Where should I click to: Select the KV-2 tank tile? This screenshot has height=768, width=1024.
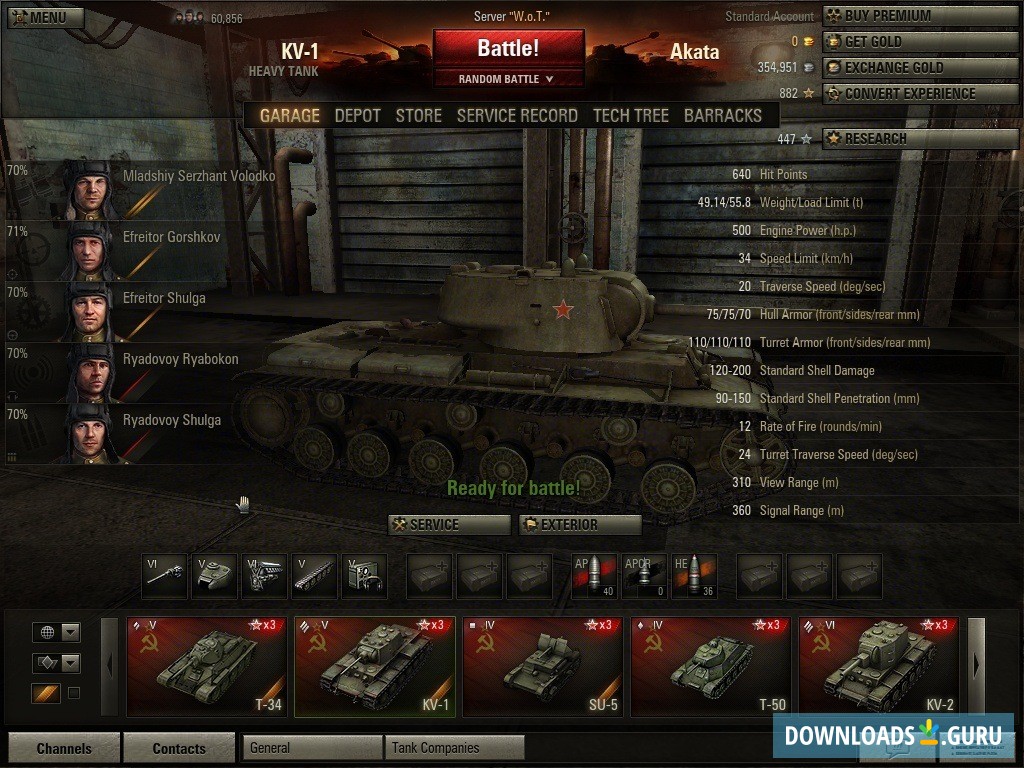(x=879, y=666)
